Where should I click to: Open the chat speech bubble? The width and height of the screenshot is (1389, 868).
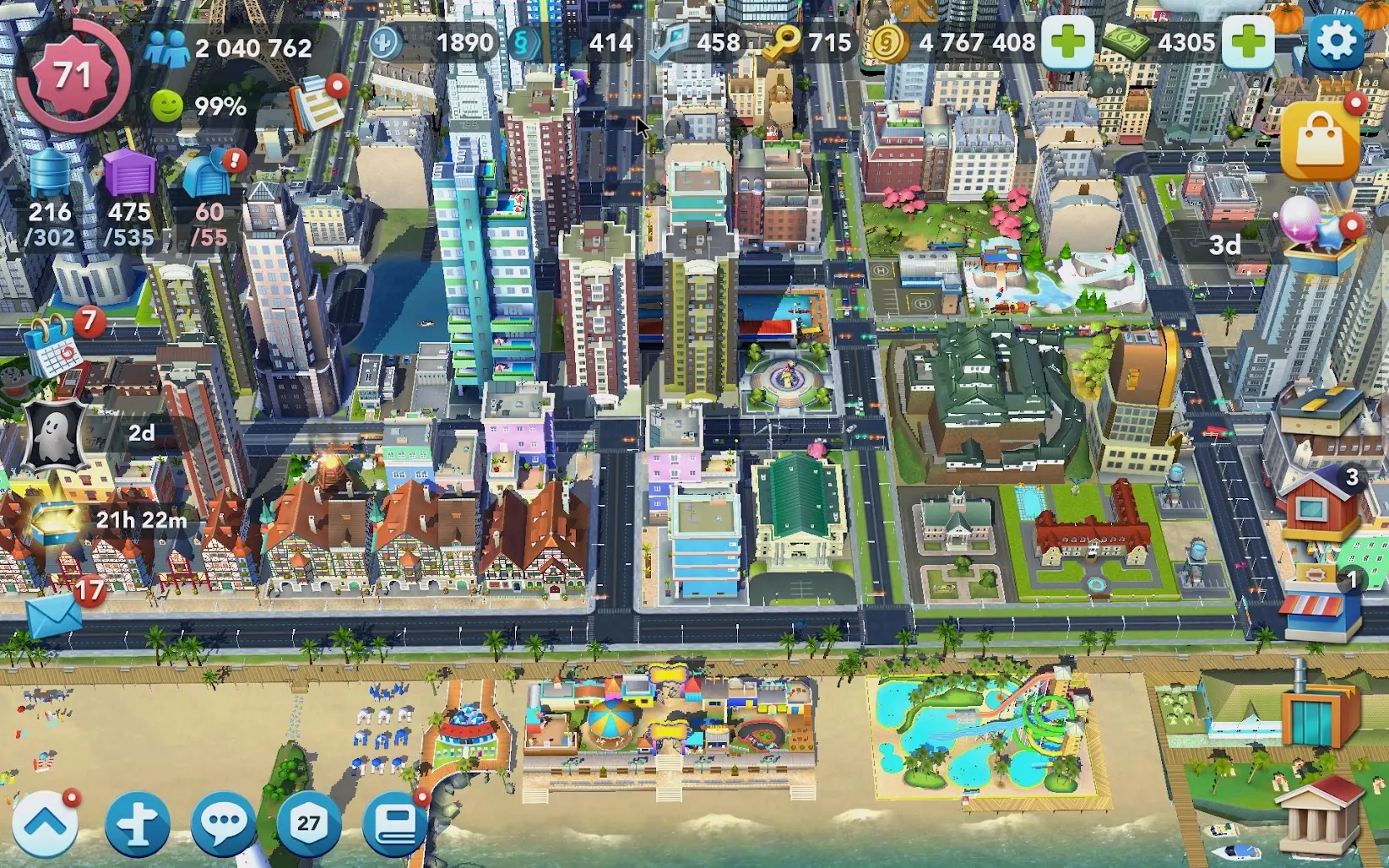[223, 823]
